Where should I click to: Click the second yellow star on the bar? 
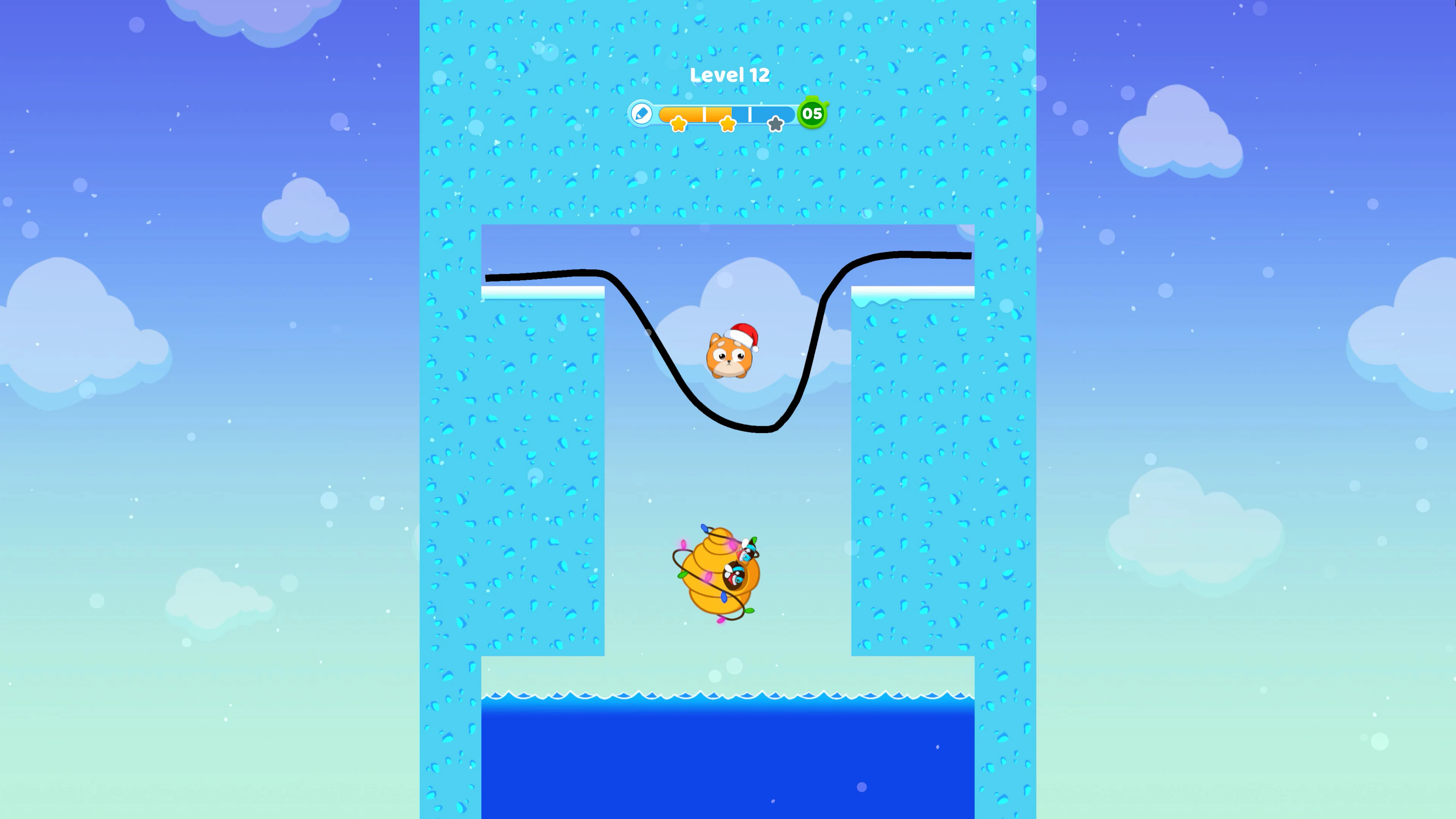[x=728, y=125]
